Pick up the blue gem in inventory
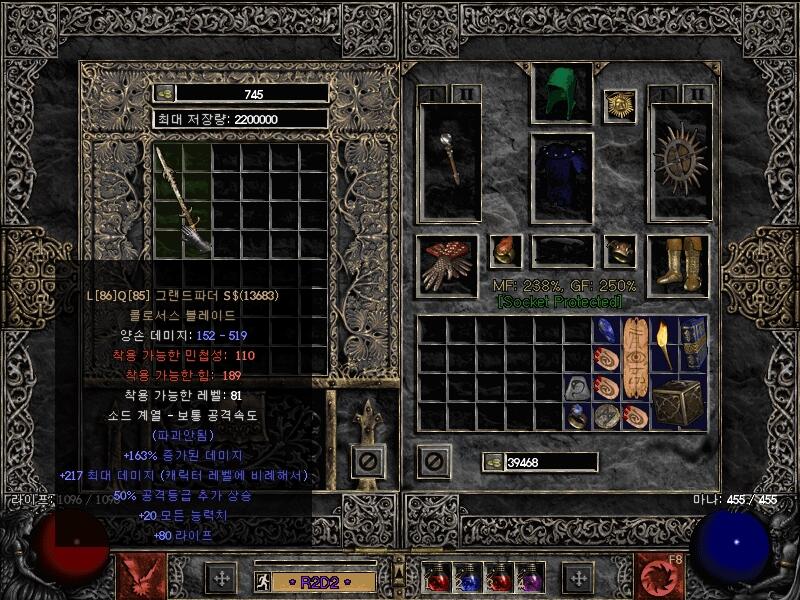The width and height of the screenshot is (800, 600). [x=606, y=331]
